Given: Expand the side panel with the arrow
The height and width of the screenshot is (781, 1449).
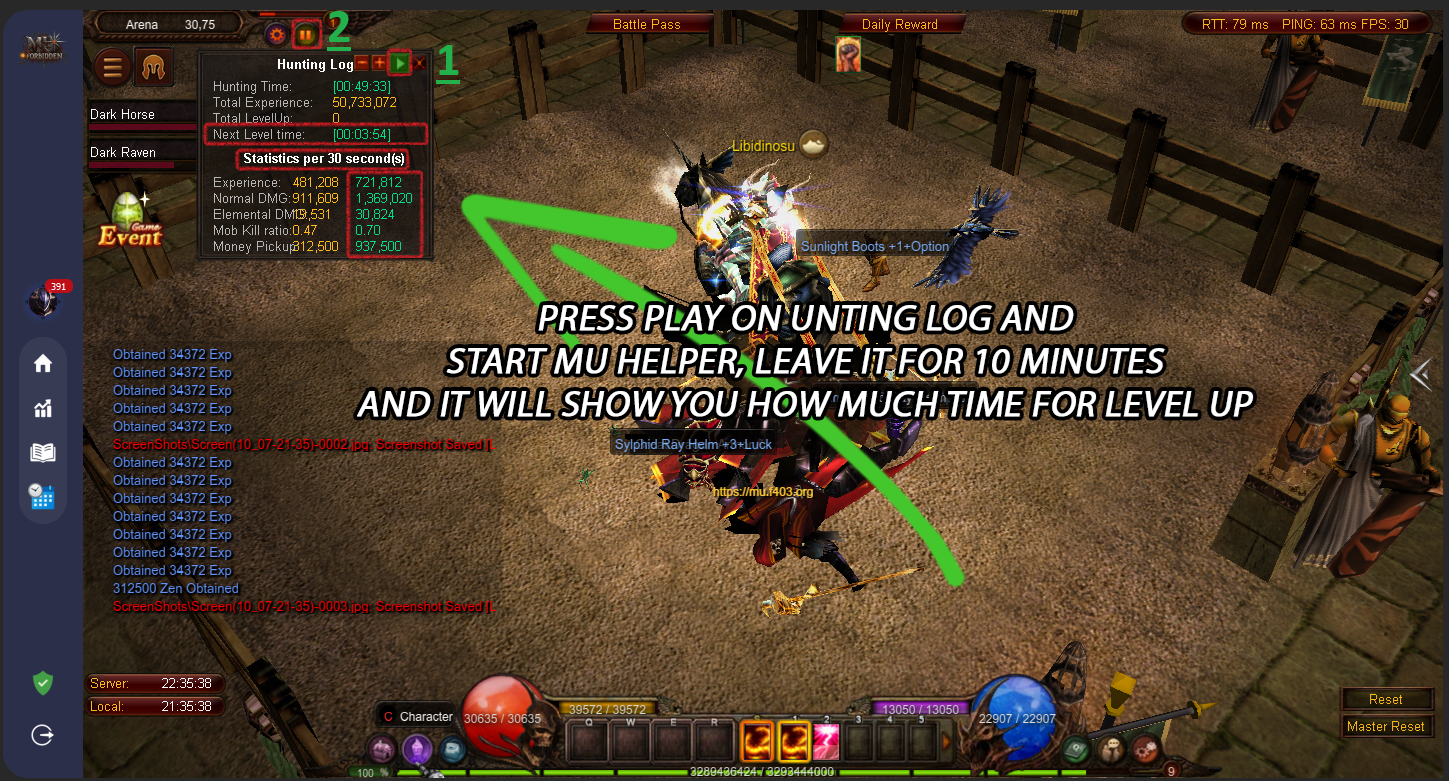Looking at the screenshot, I should click(1419, 373).
